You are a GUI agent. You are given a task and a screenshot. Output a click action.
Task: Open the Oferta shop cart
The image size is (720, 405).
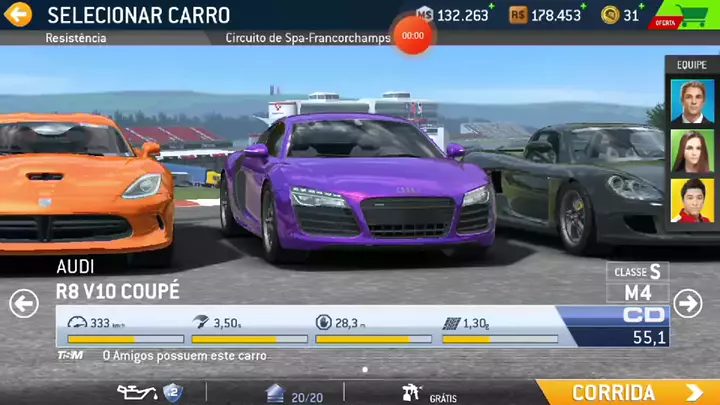tap(687, 16)
